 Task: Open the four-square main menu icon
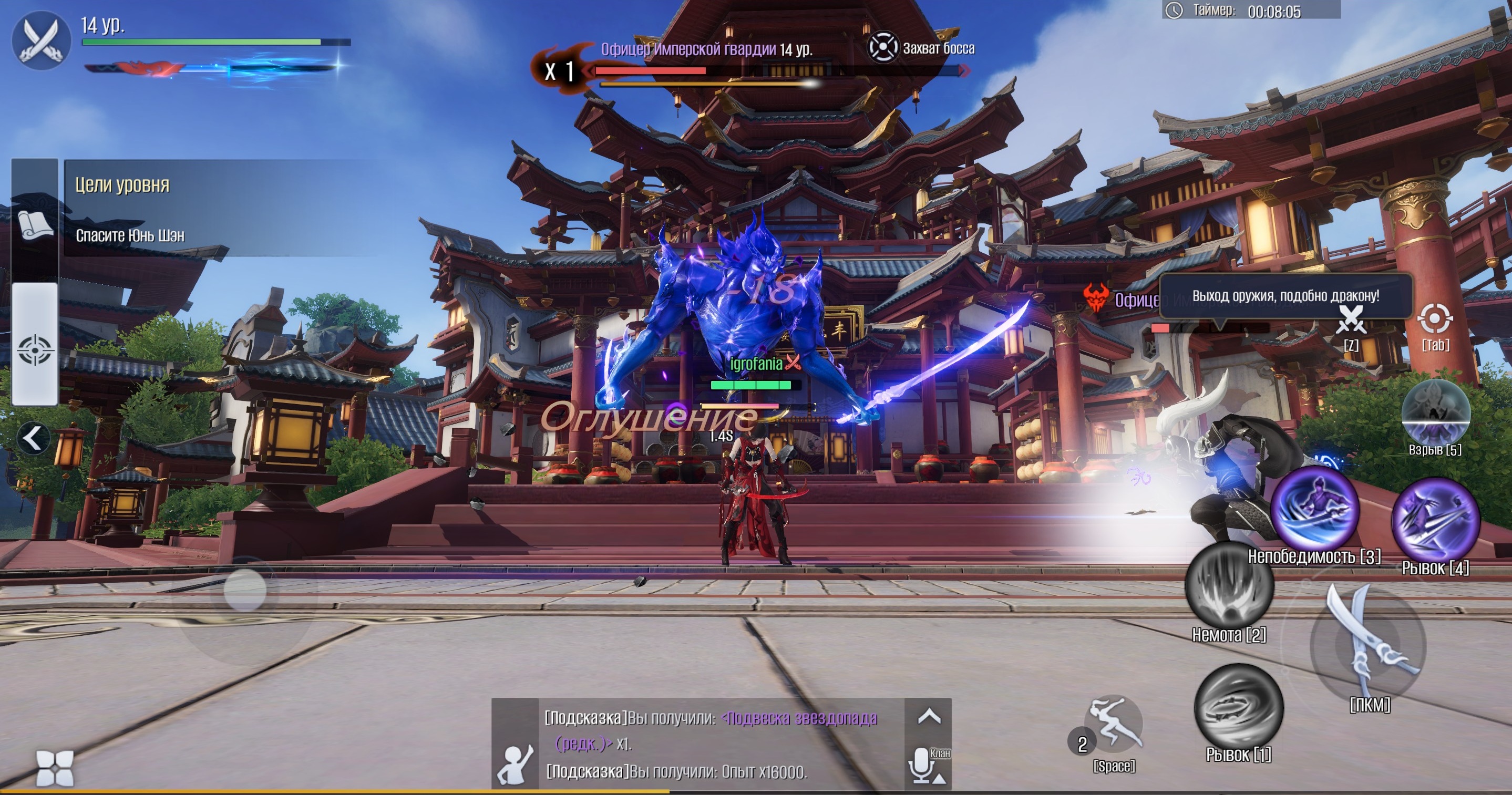(55, 768)
